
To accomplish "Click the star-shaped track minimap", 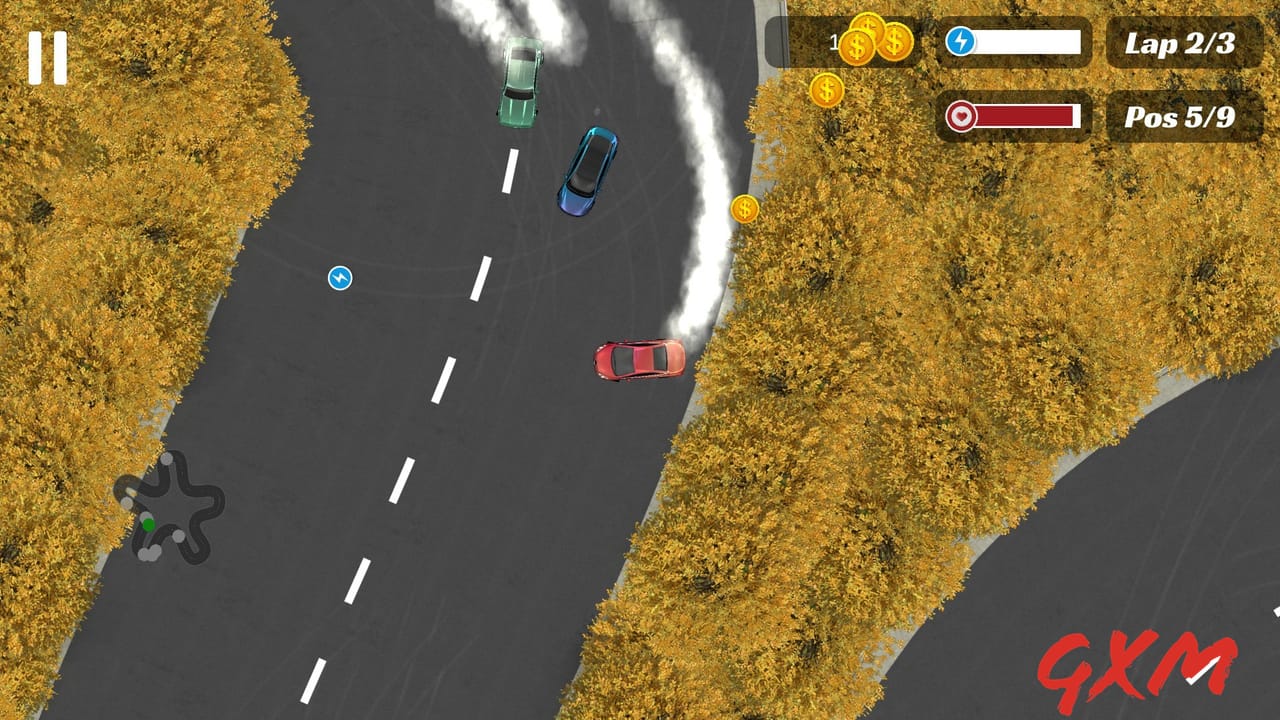I will tap(170, 505).
